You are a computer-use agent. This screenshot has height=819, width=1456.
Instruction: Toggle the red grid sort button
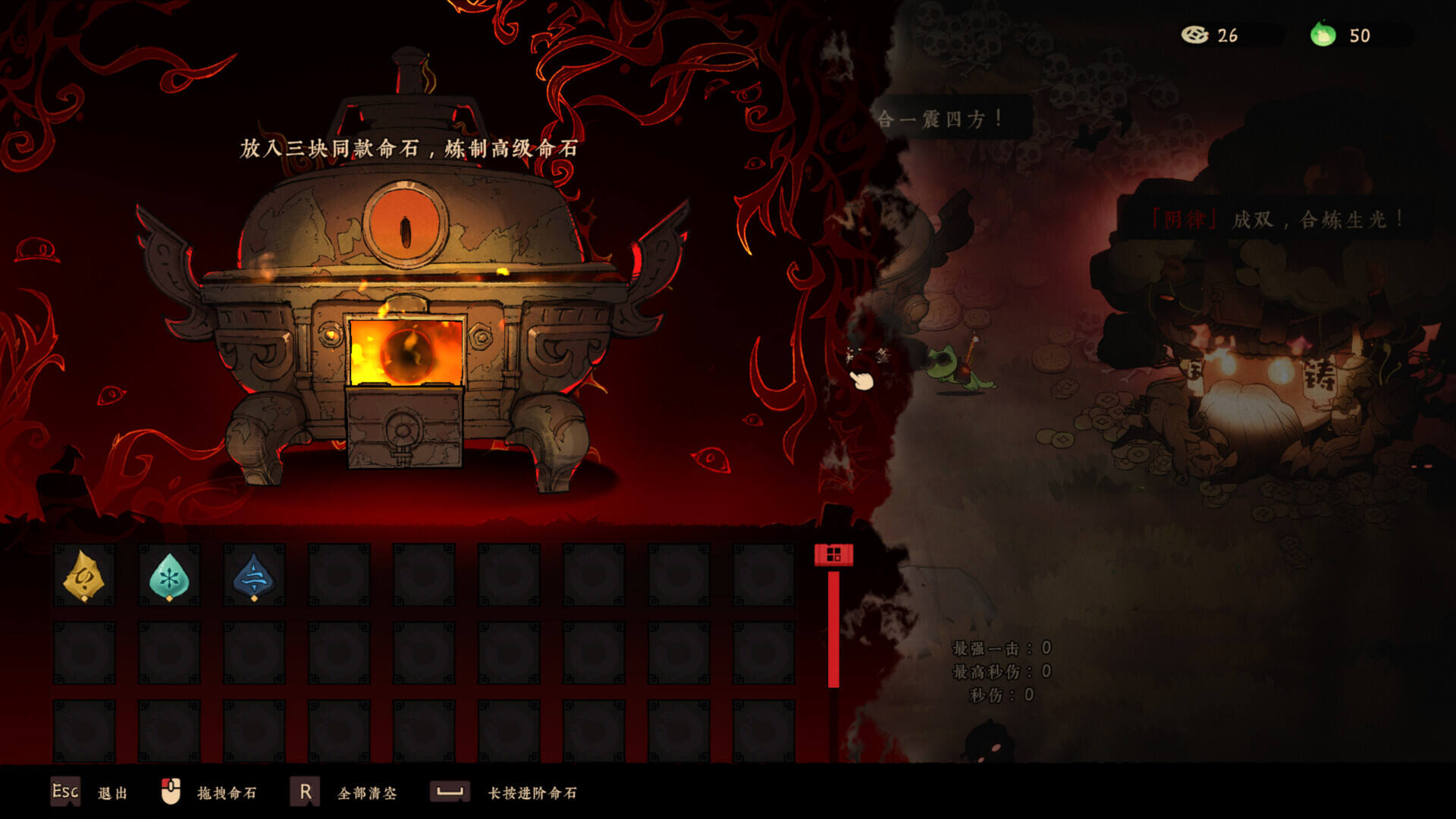pyautogui.click(x=833, y=554)
